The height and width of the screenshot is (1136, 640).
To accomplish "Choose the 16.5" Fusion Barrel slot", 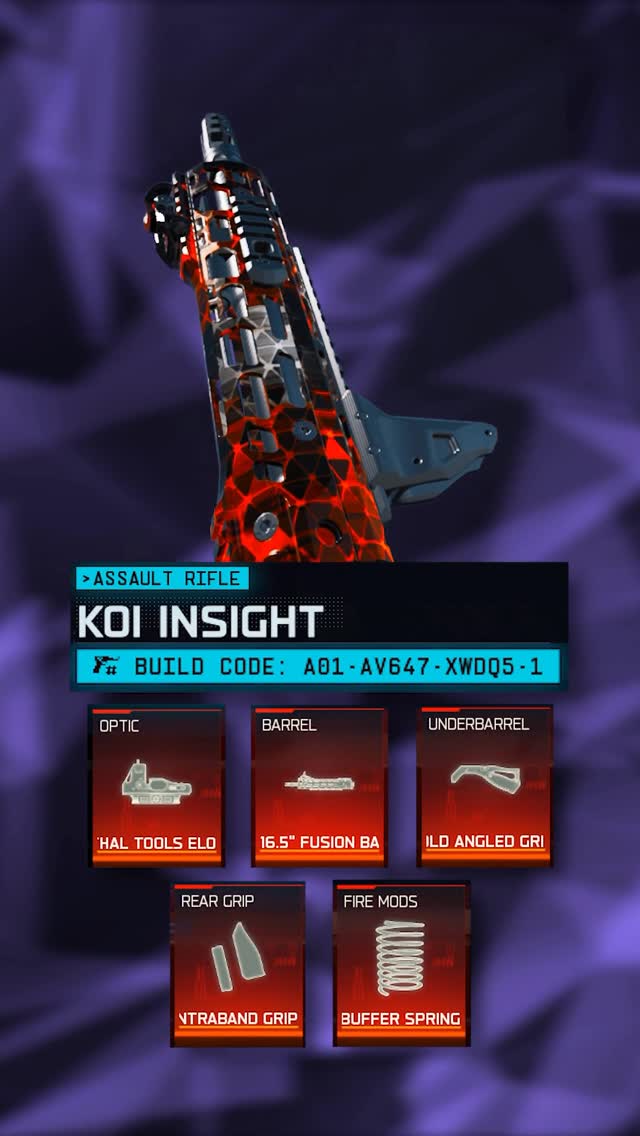I will tap(319, 786).
